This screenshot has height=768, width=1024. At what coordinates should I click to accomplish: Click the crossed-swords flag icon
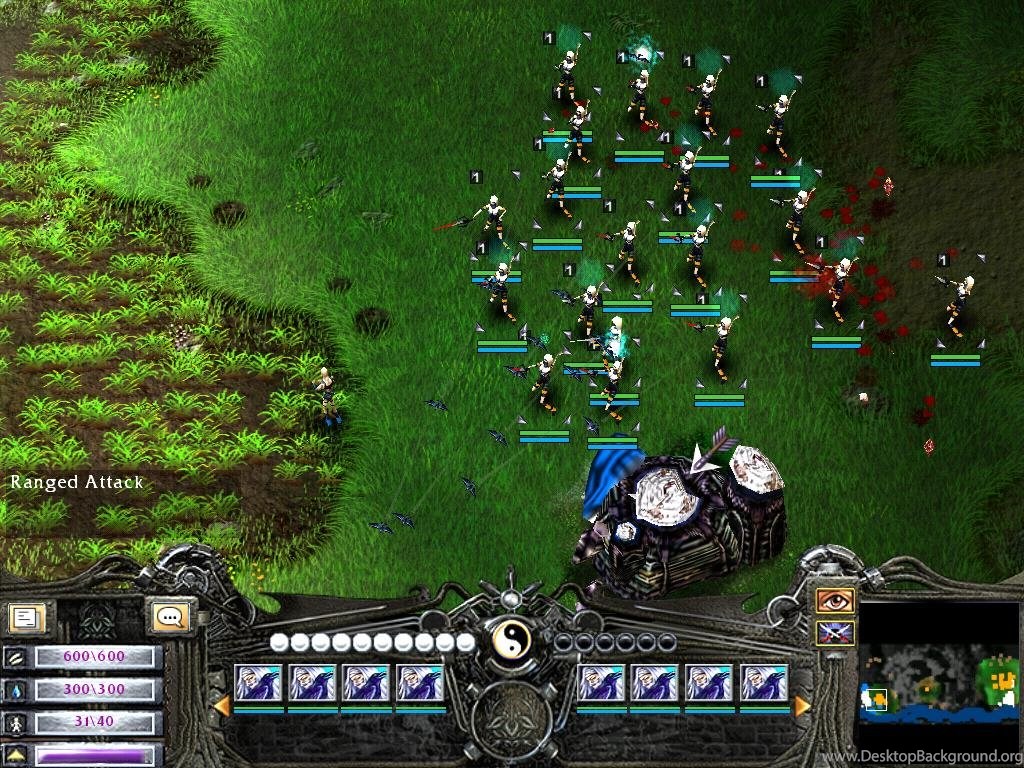point(835,633)
